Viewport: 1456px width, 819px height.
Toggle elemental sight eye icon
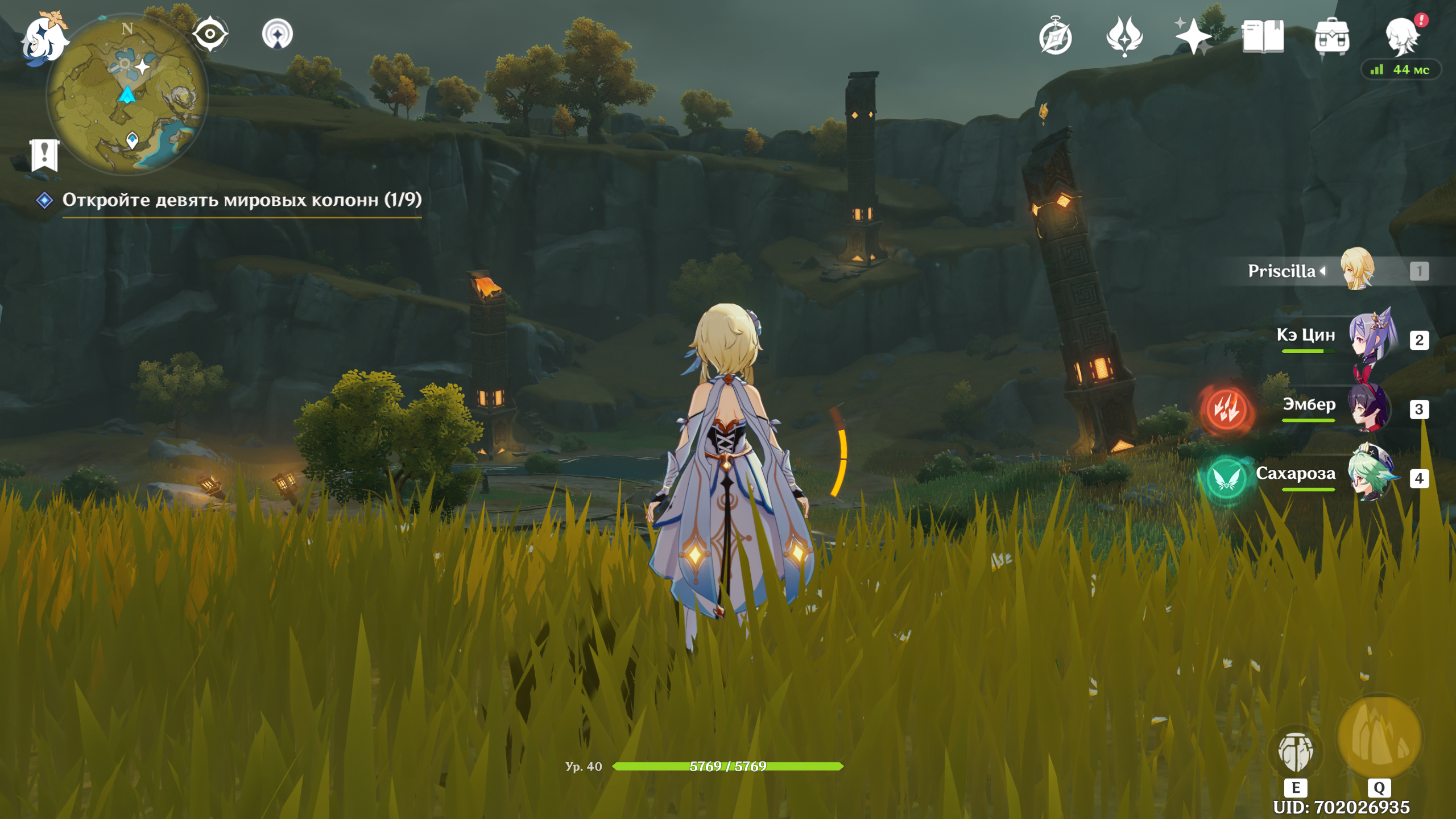[x=210, y=34]
